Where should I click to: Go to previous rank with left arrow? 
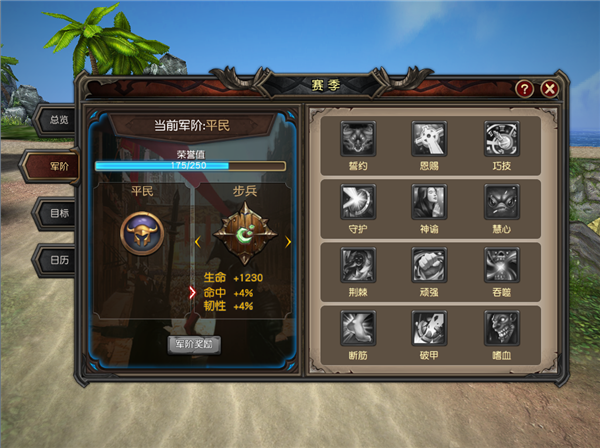tap(196, 241)
